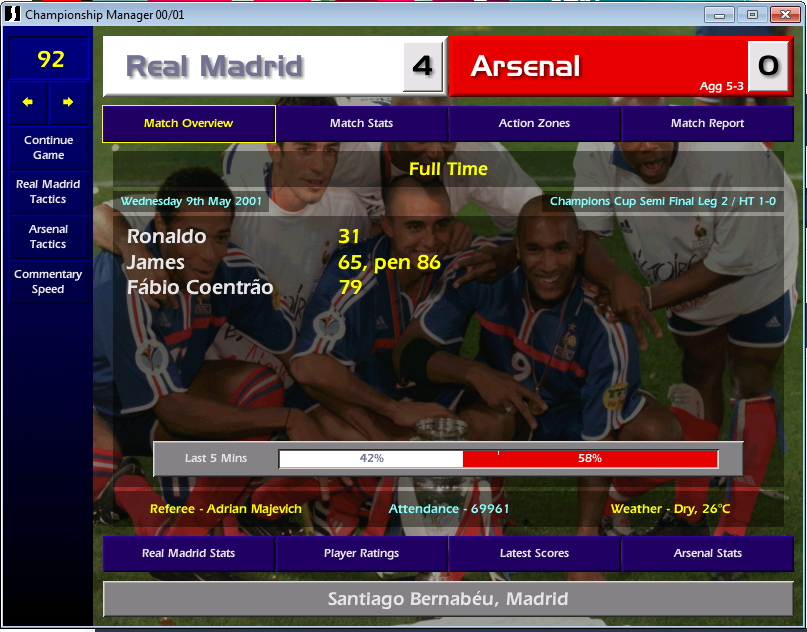Select the Match Overview tab
The image size is (807, 632).
(x=188, y=124)
